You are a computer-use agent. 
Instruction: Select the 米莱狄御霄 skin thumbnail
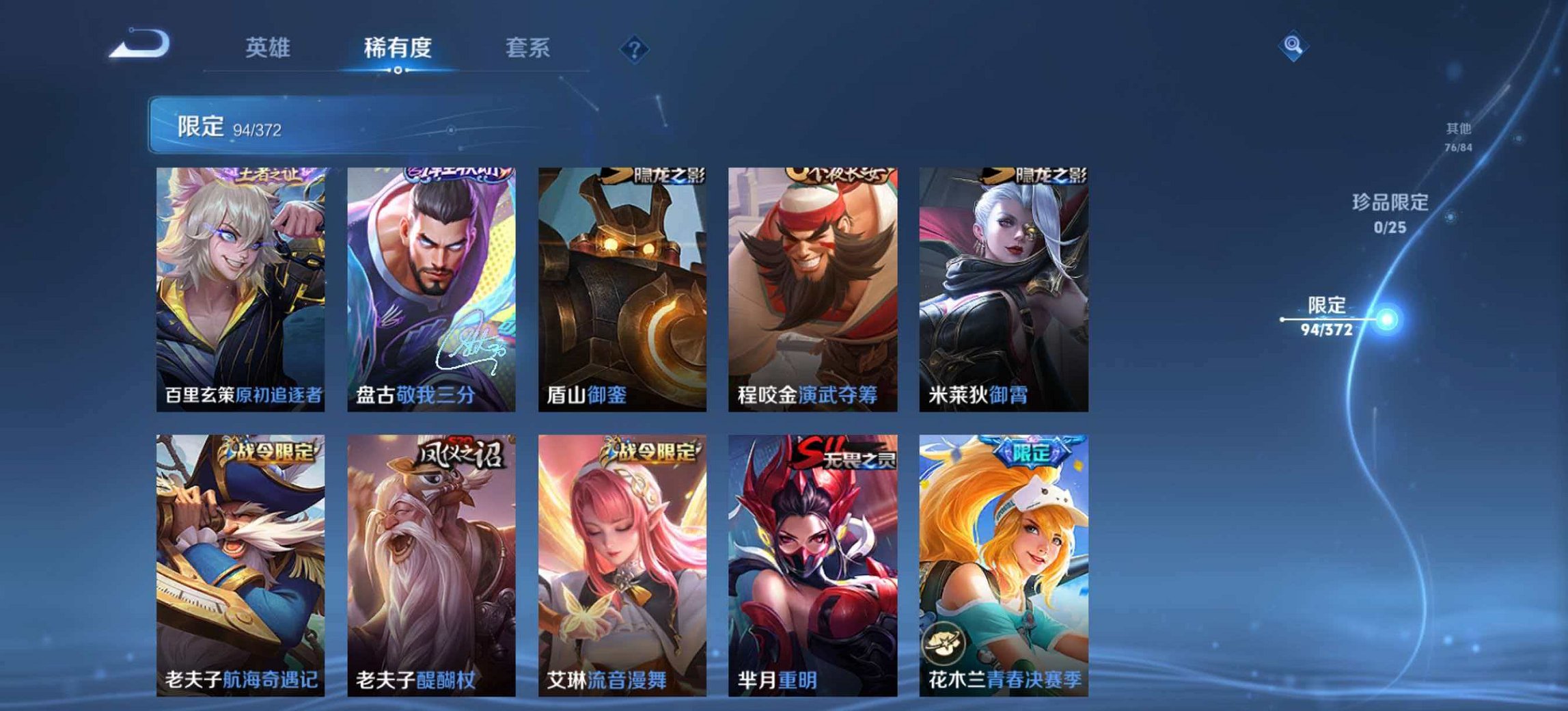[x=1003, y=287]
